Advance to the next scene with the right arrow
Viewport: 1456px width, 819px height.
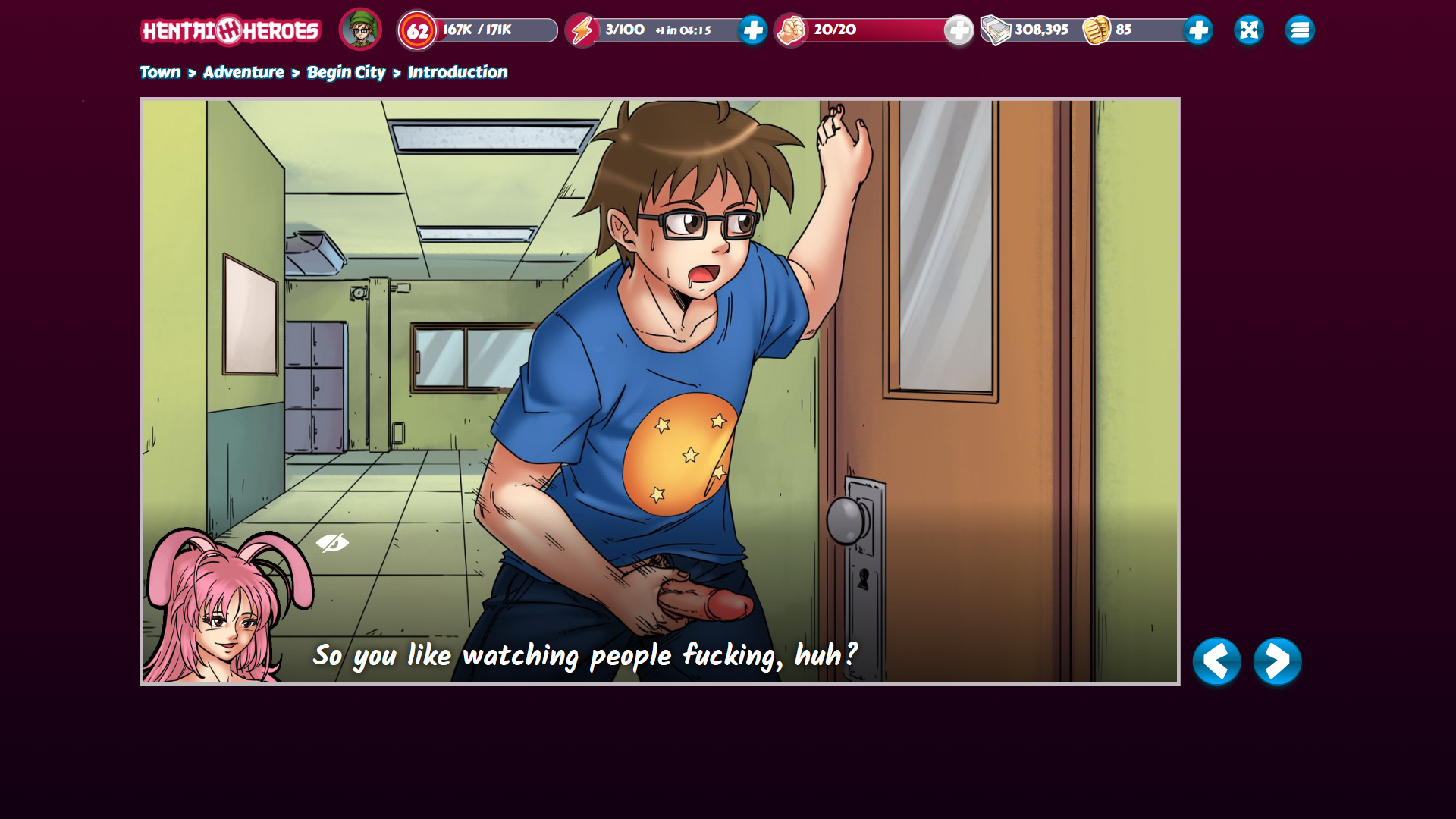coord(1277,661)
